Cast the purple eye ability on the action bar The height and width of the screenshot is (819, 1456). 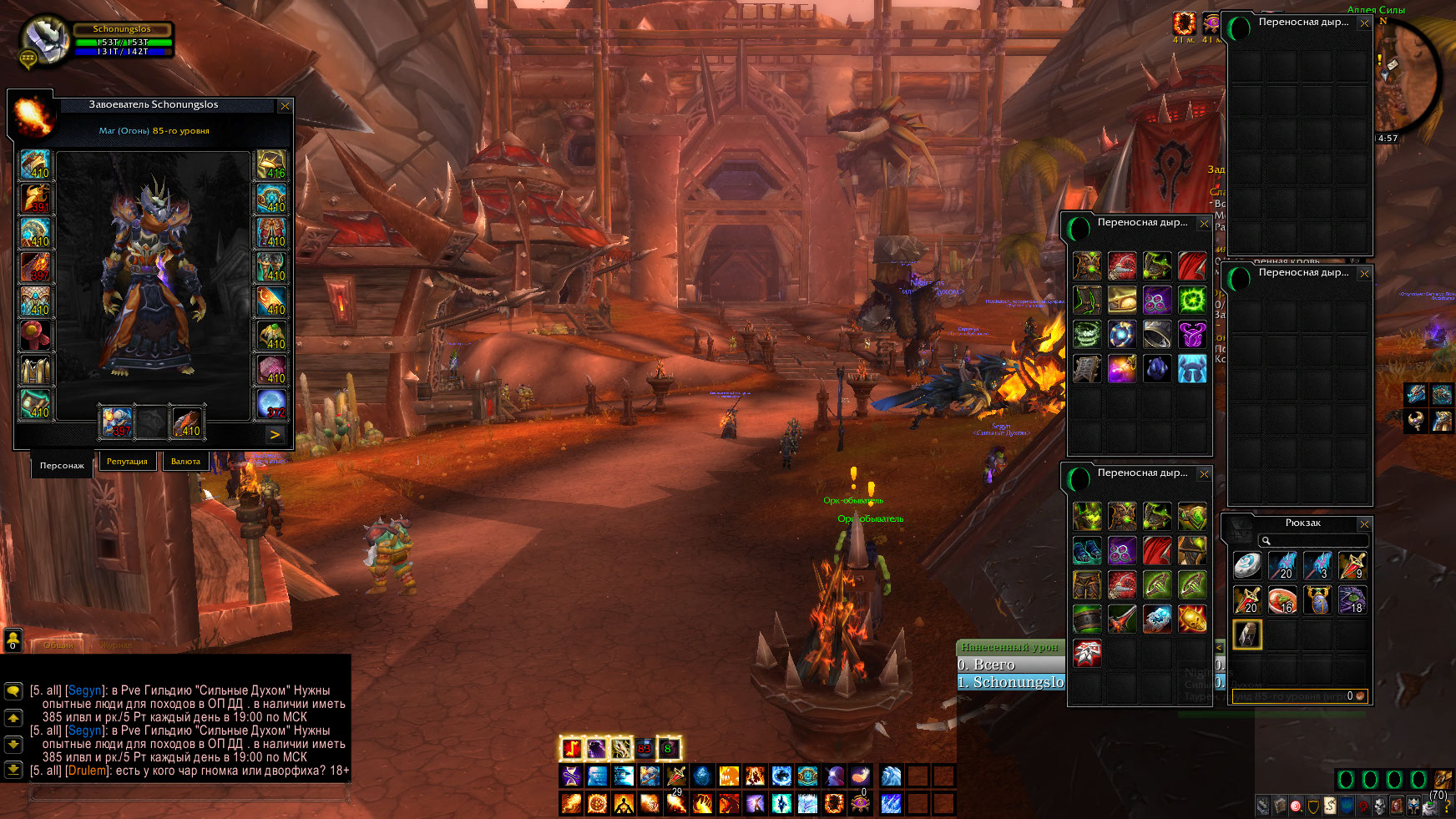pyautogui.click(x=860, y=803)
